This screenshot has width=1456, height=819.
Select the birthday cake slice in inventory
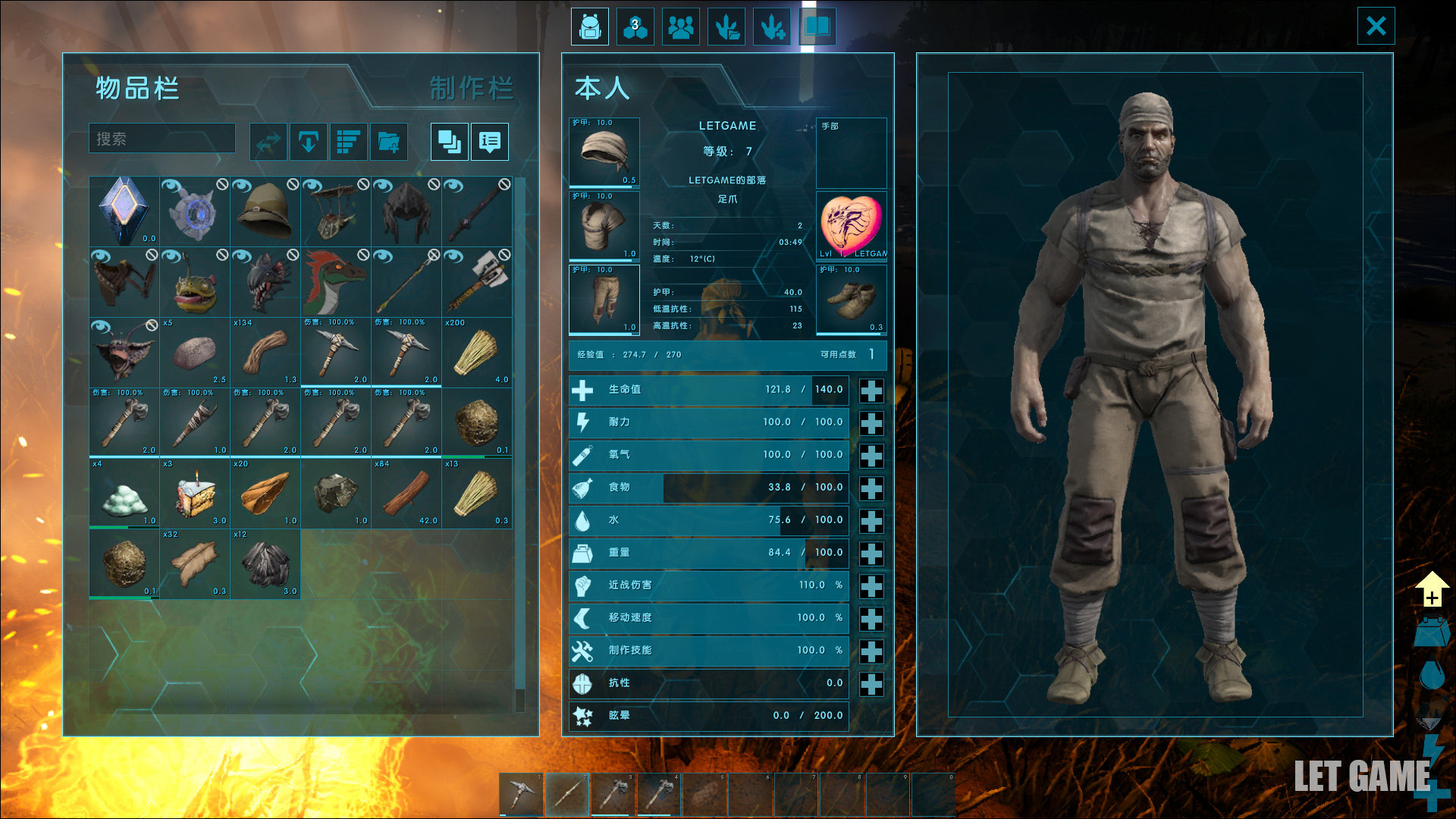tap(195, 493)
